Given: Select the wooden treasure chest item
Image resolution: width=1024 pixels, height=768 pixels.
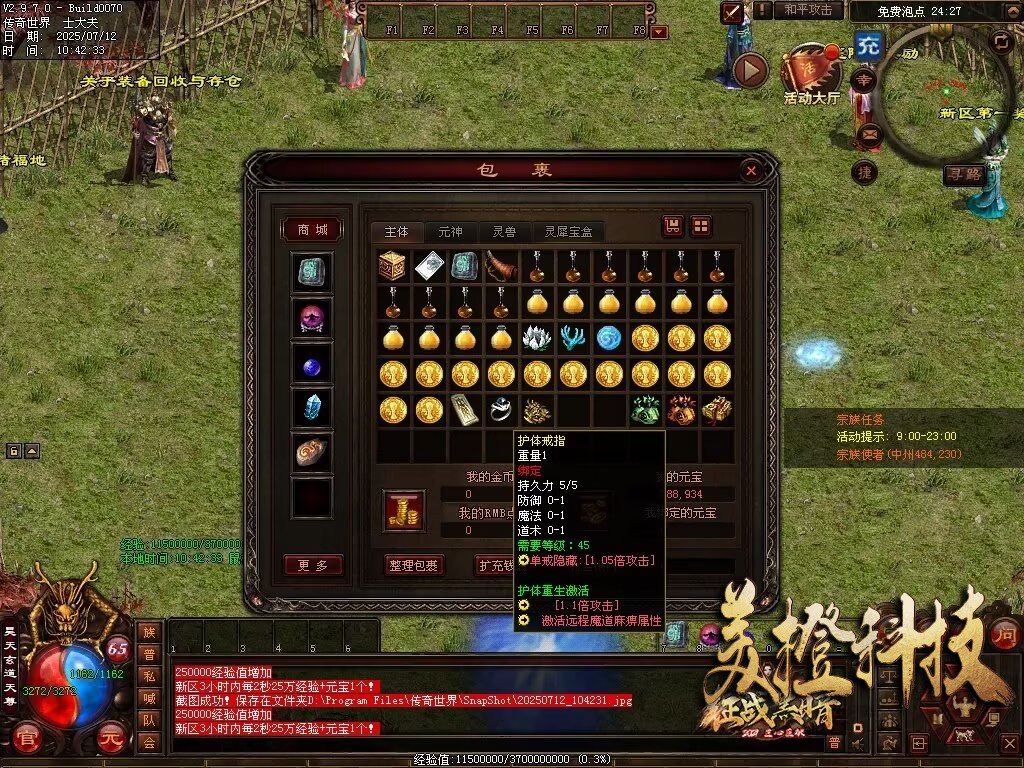Looking at the screenshot, I should [393, 266].
